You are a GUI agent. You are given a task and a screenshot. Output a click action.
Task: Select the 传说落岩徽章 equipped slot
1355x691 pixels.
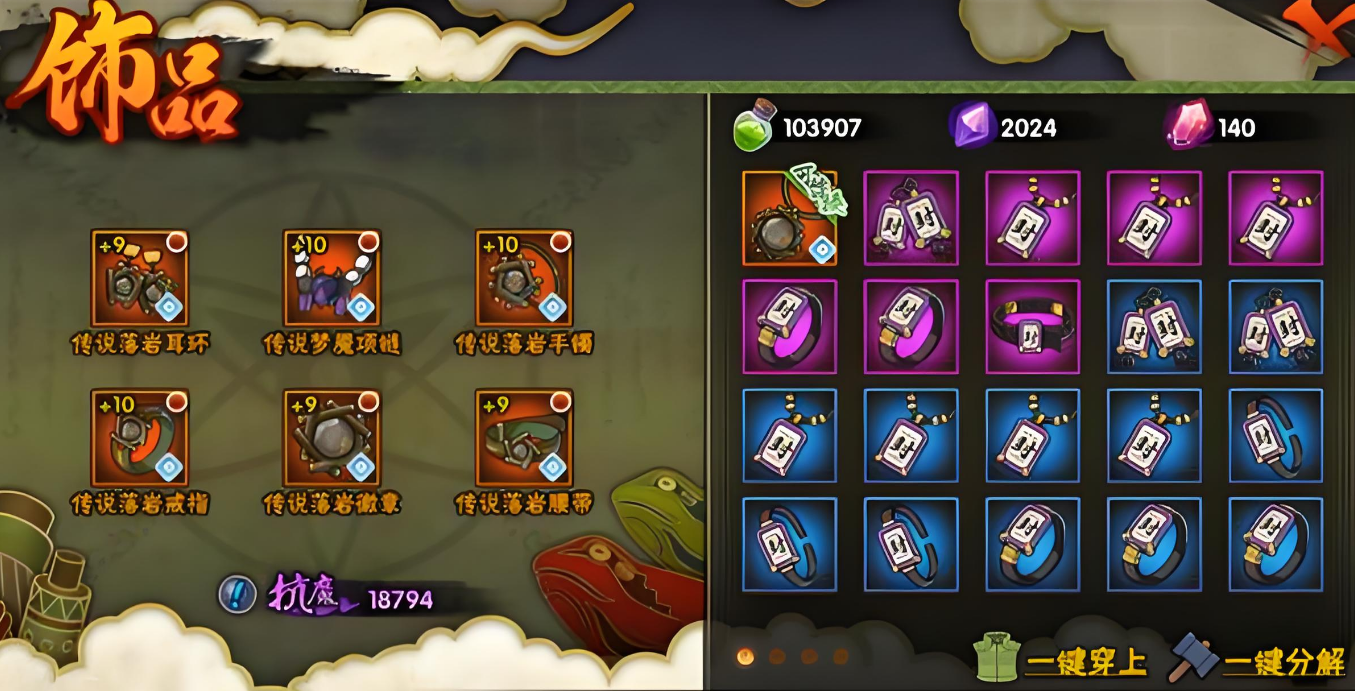click(332, 438)
